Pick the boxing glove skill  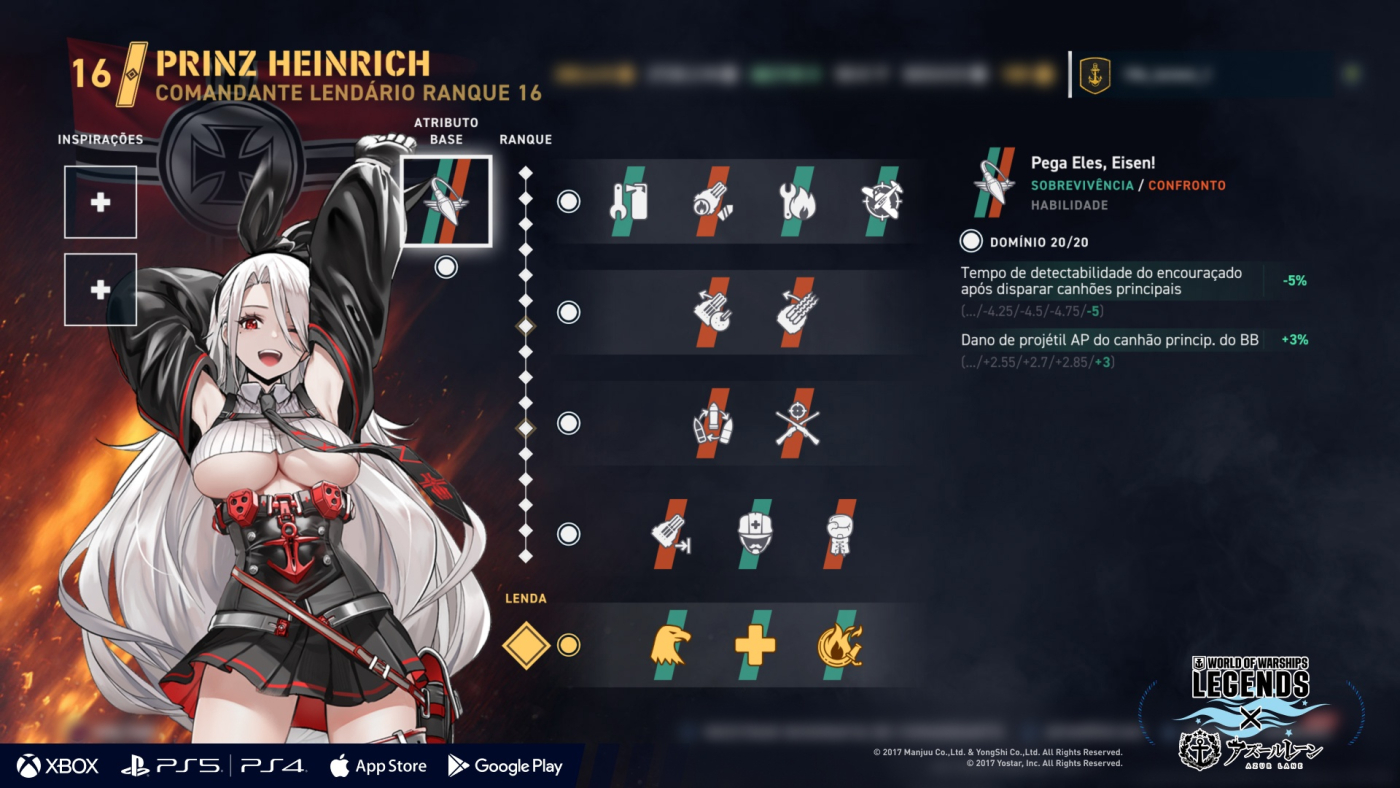(839, 534)
